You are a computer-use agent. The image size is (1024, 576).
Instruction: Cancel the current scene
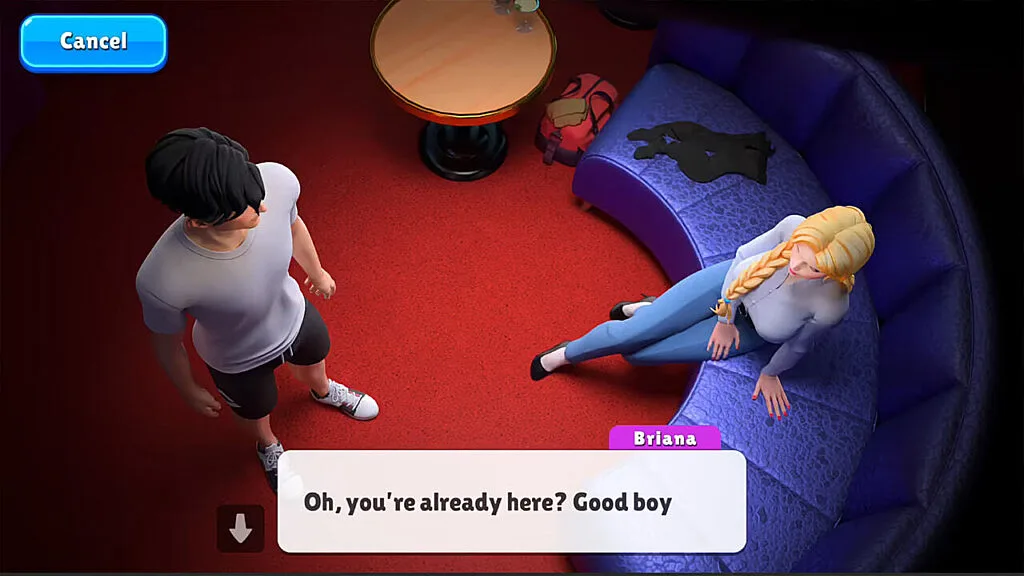tap(93, 42)
